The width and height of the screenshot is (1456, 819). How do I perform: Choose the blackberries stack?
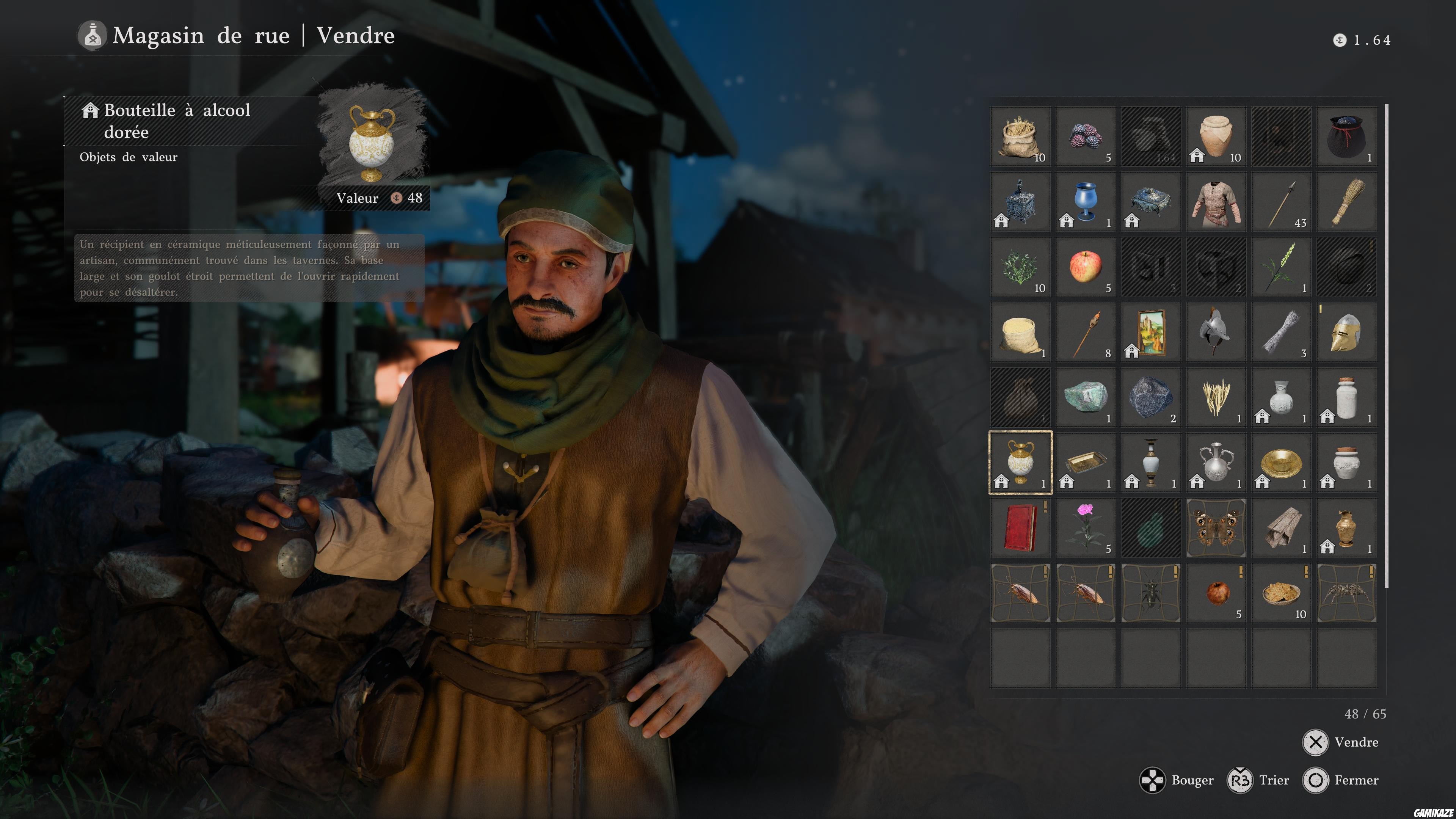[1085, 136]
